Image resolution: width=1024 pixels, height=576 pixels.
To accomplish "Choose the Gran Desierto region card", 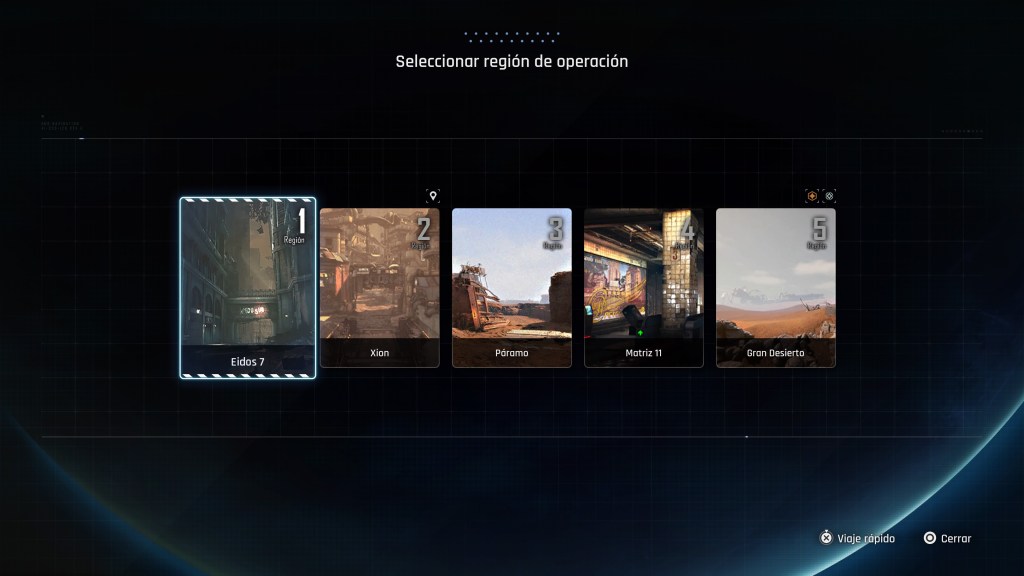I will point(776,288).
